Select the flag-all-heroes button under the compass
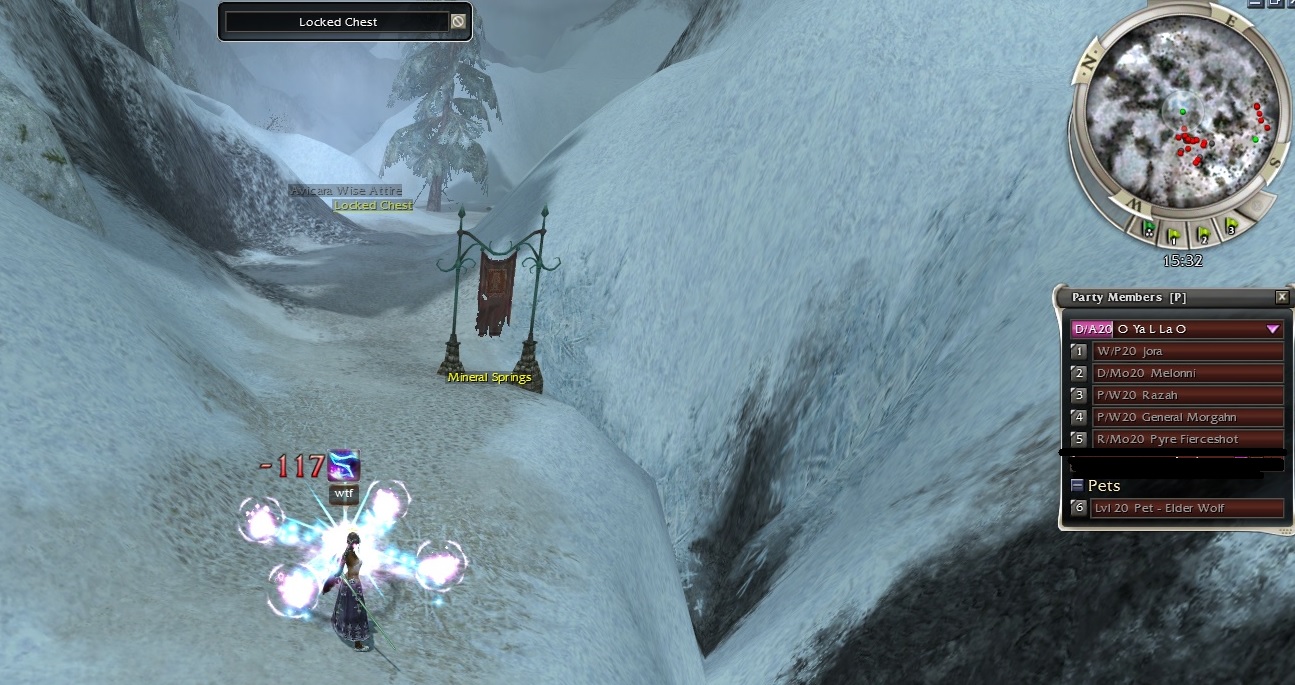The height and width of the screenshot is (685, 1295). tap(1149, 230)
